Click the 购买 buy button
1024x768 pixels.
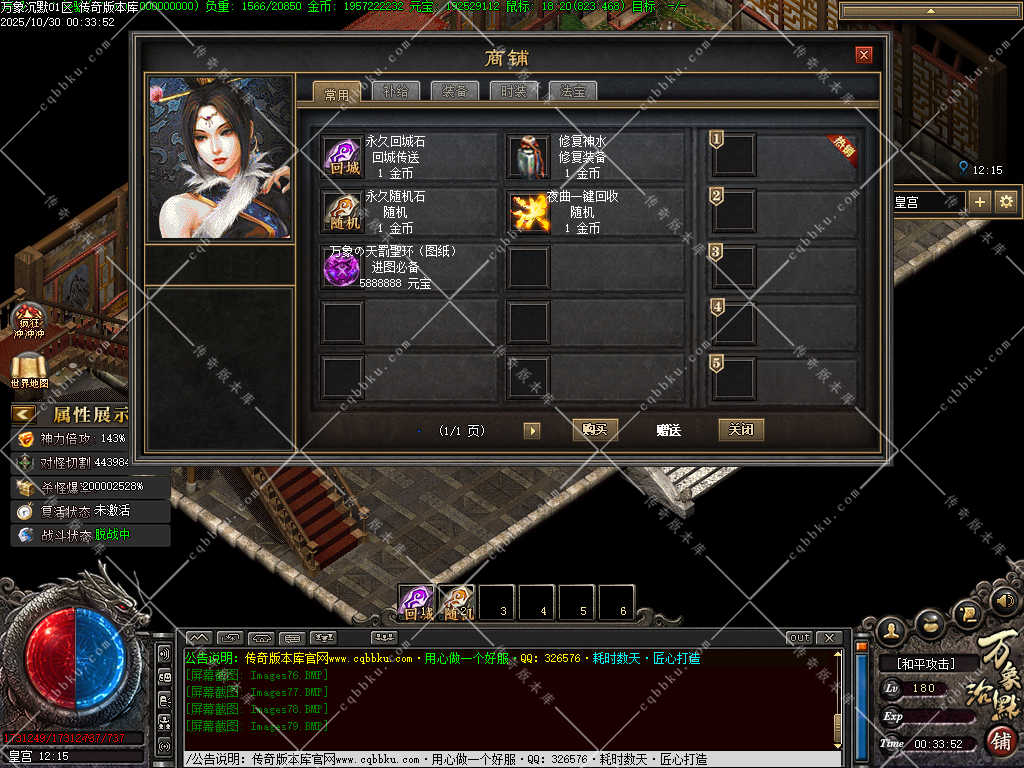coord(595,430)
